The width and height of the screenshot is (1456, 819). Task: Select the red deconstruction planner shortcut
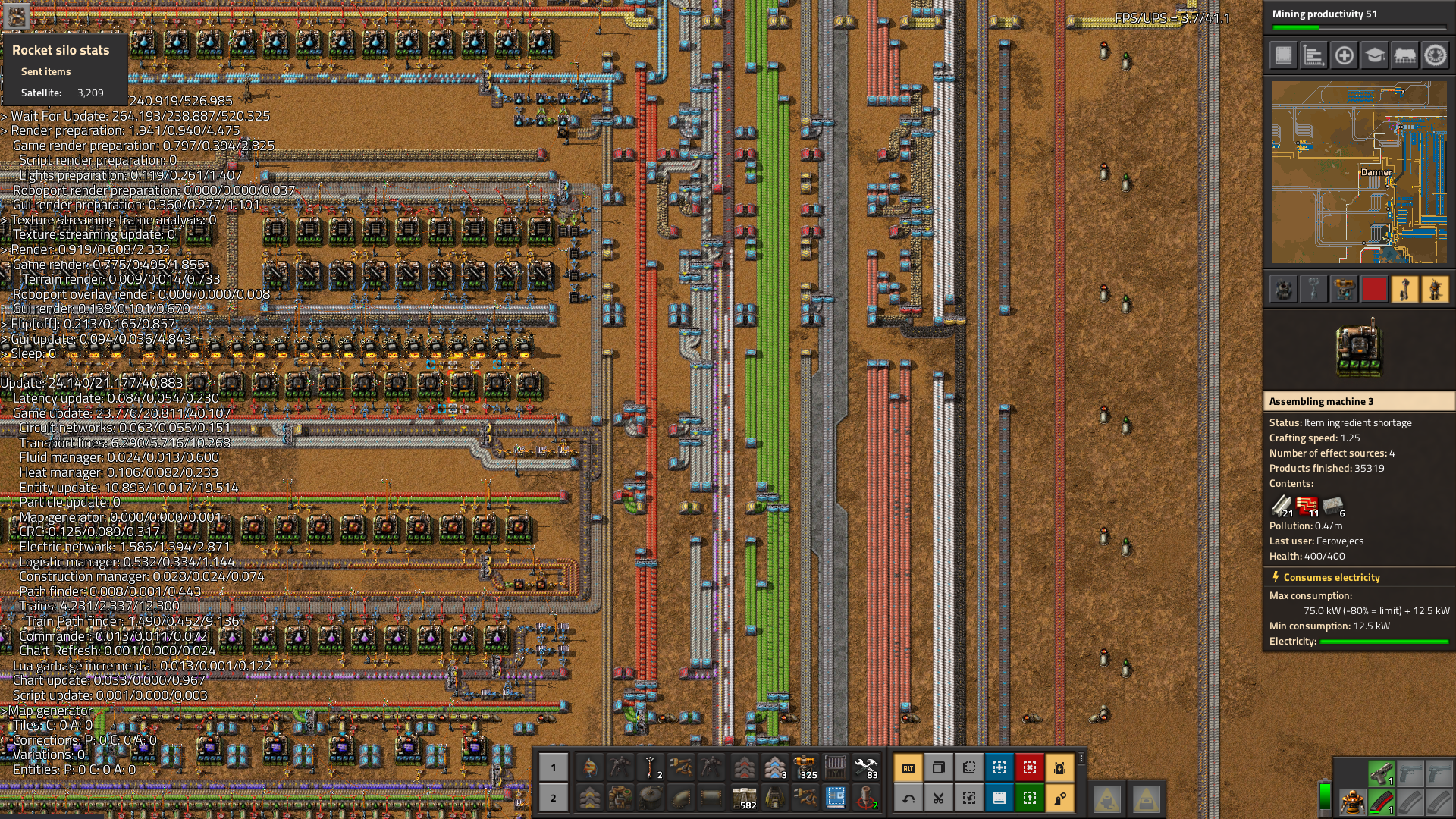tap(1030, 767)
